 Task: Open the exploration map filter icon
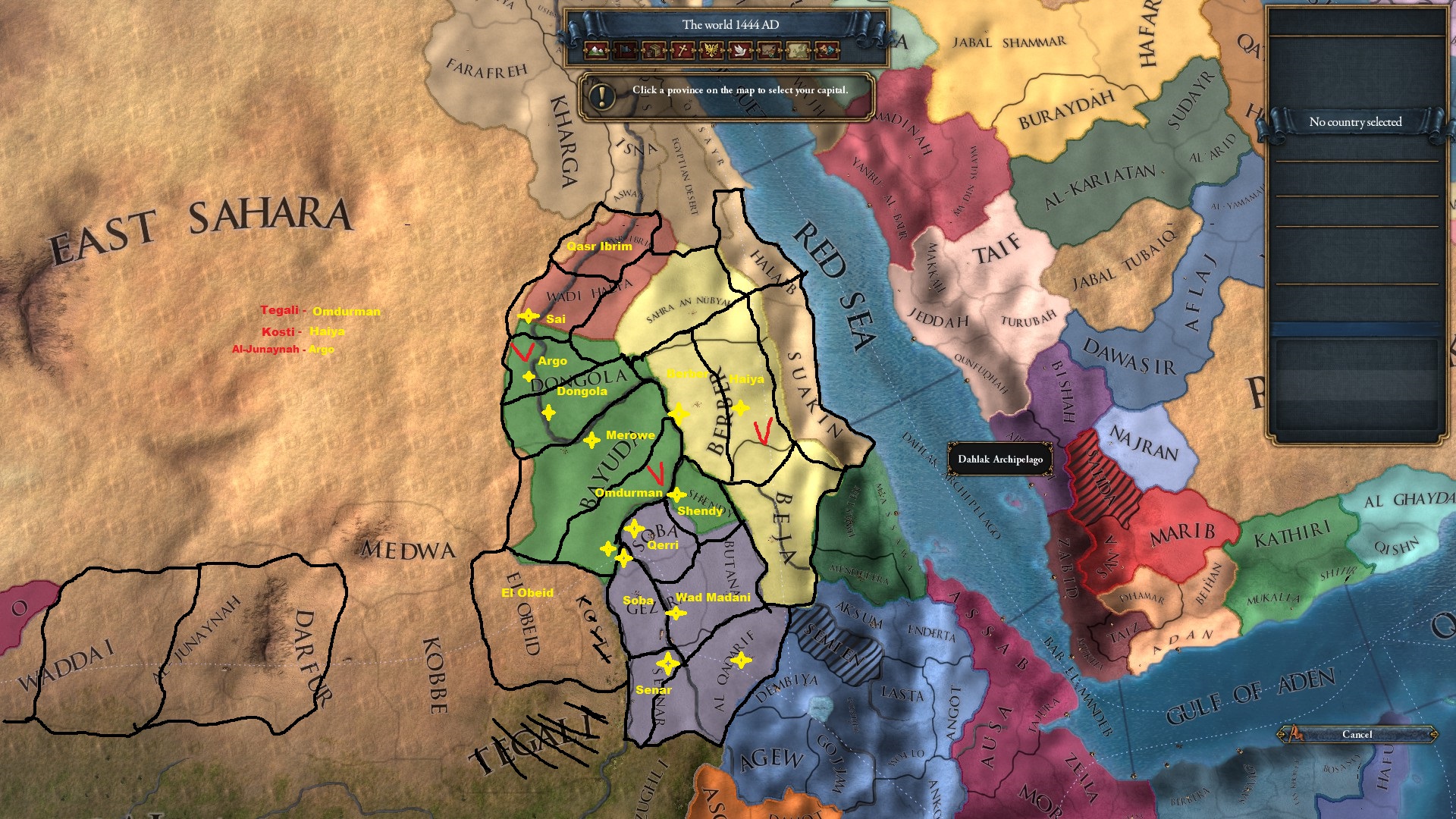tap(769, 51)
